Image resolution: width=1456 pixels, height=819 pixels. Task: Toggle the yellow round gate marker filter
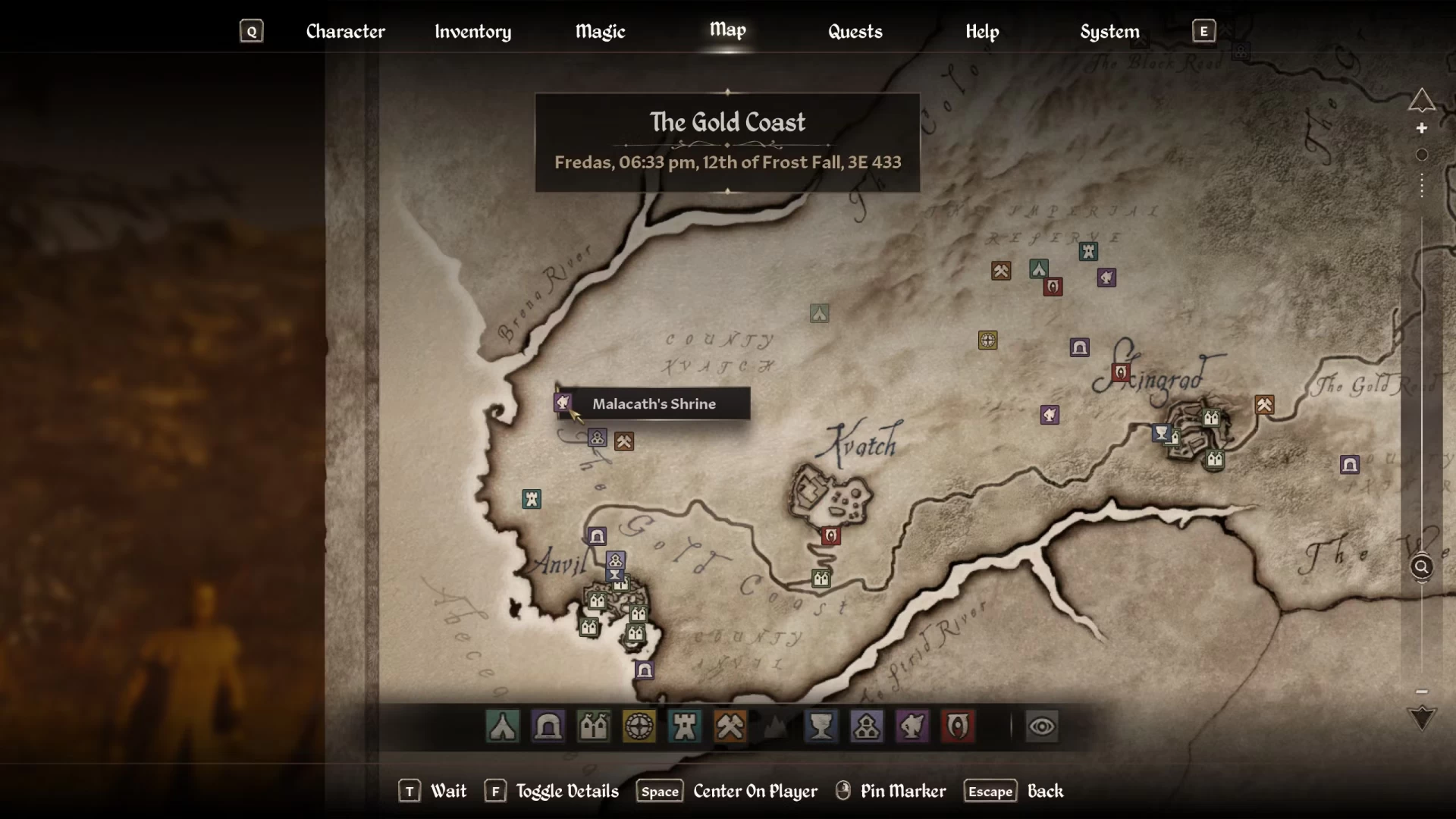click(x=639, y=726)
